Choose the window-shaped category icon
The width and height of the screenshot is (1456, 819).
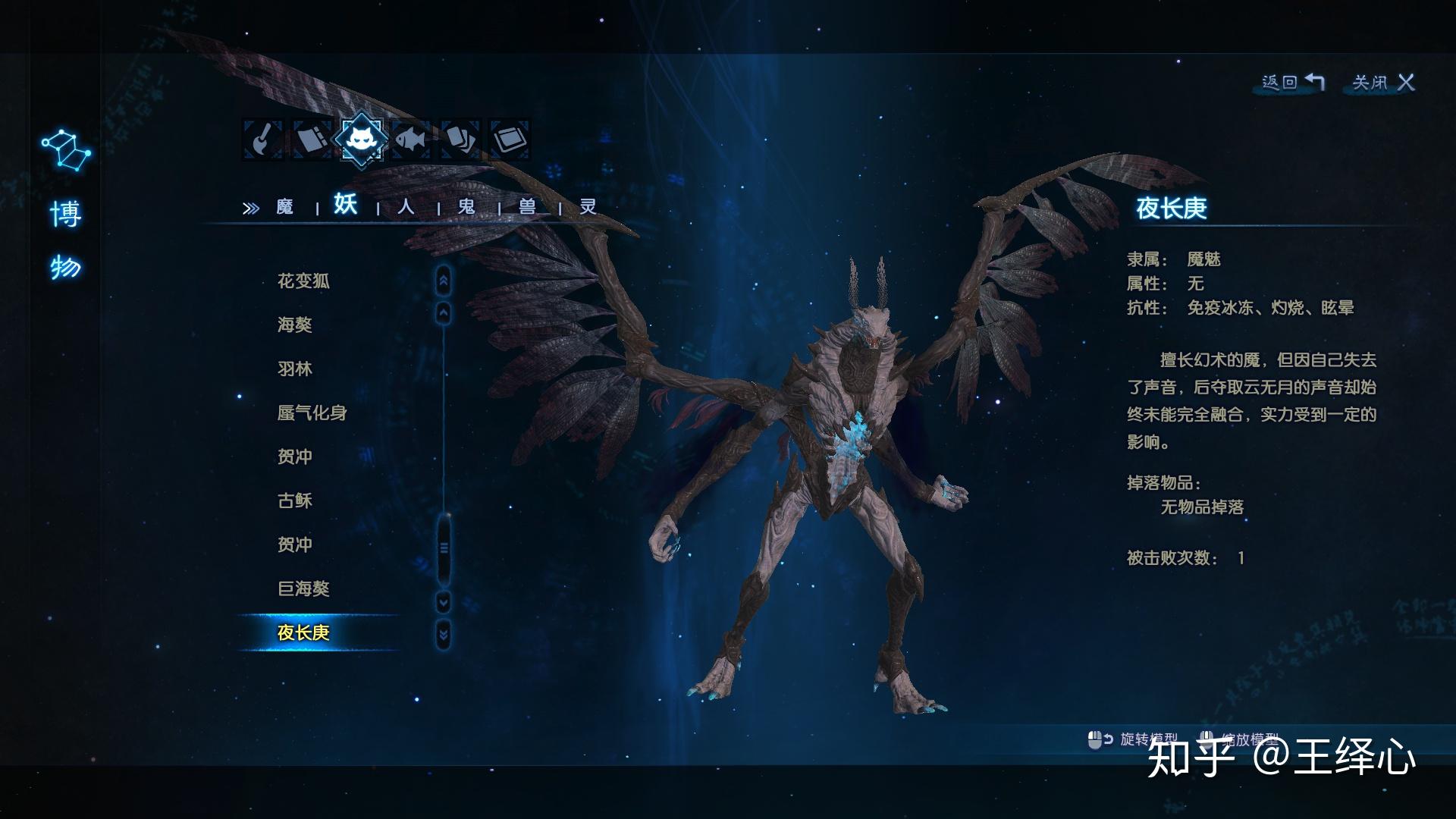point(510,140)
